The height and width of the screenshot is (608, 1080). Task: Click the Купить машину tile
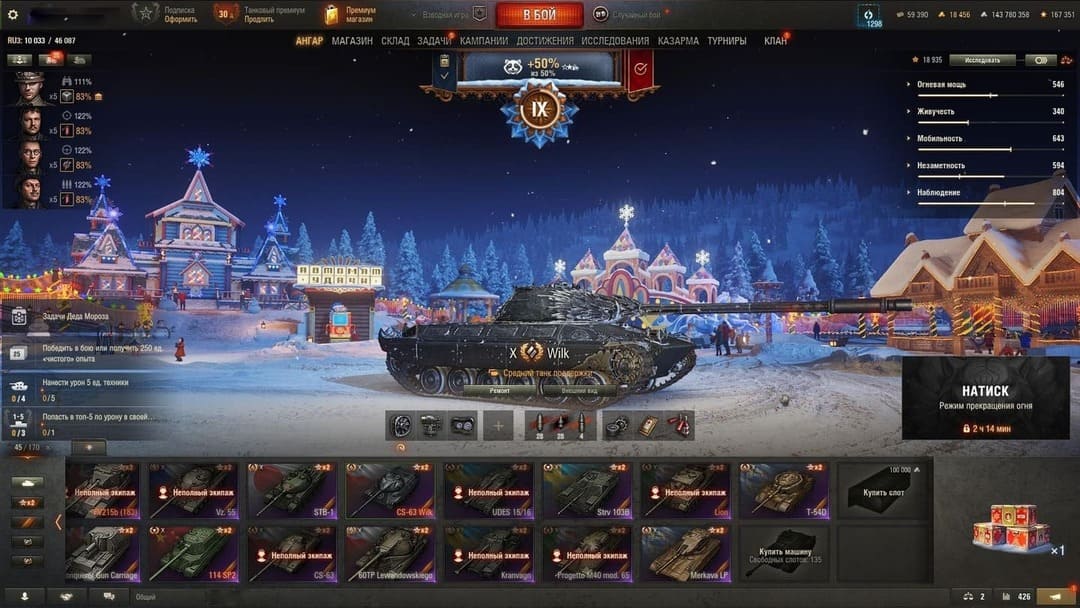(783, 554)
